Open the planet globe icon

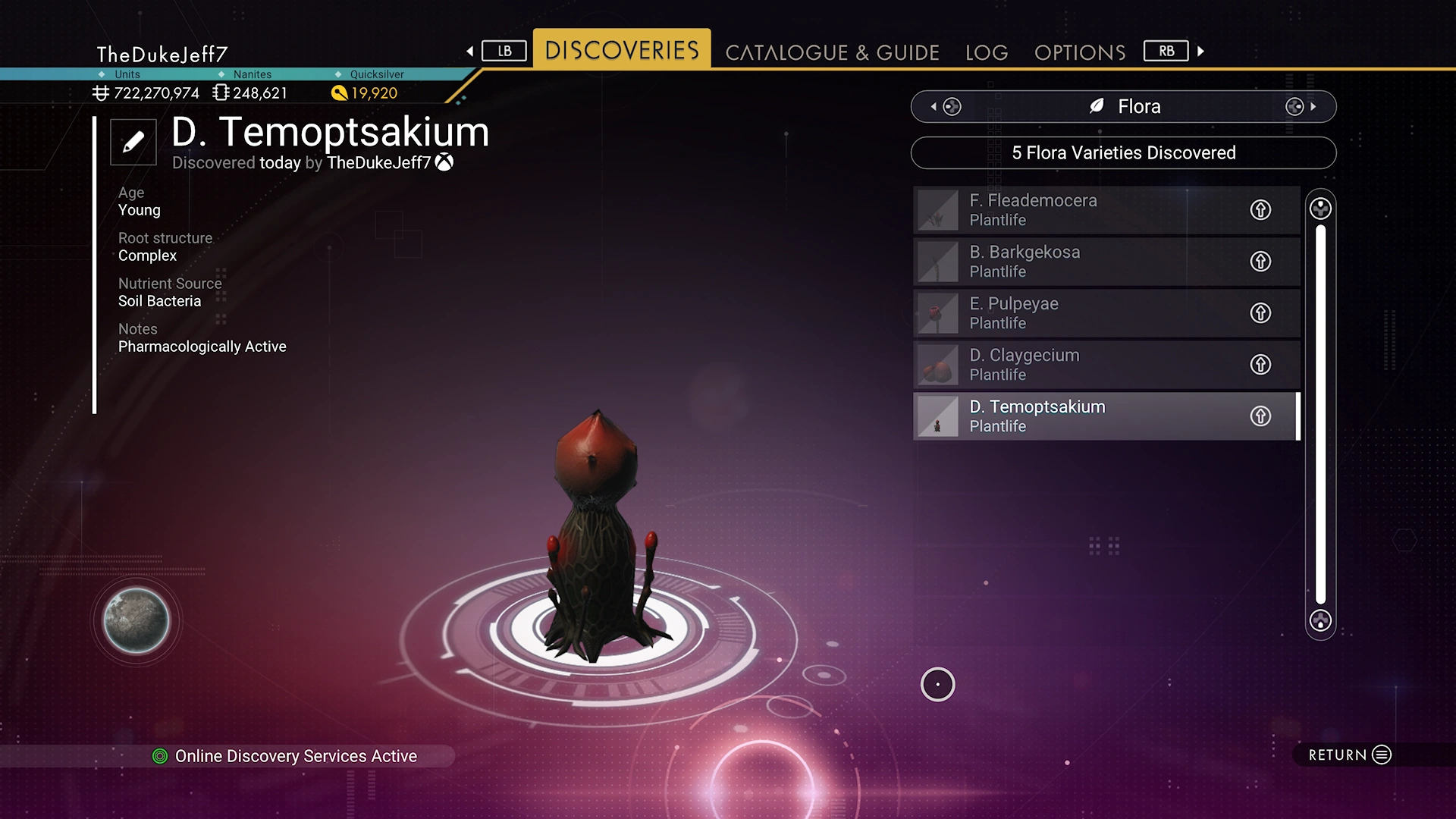136,620
